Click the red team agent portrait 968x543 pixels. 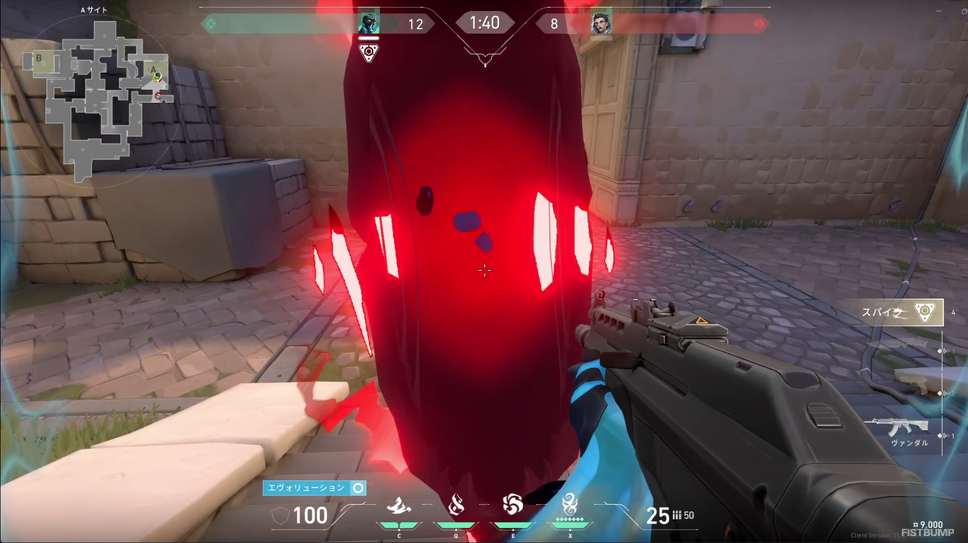coord(600,24)
